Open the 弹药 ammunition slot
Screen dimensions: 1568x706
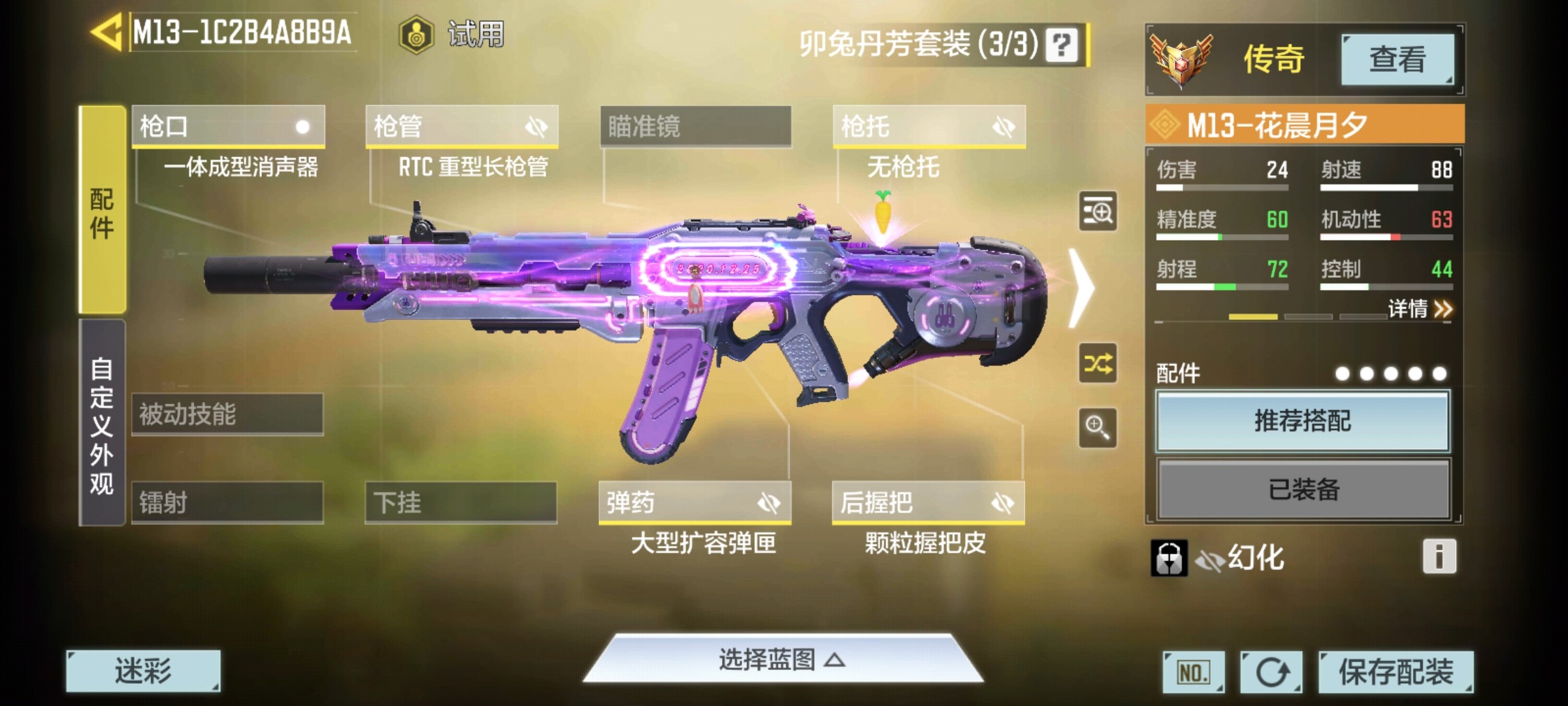click(x=694, y=503)
